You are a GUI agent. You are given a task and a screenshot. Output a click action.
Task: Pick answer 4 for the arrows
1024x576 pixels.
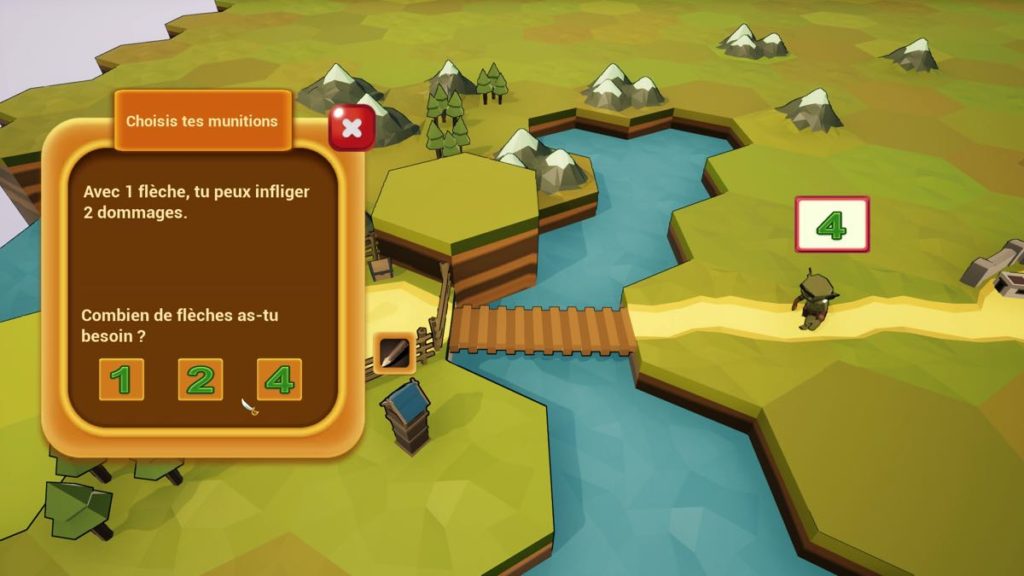279,380
